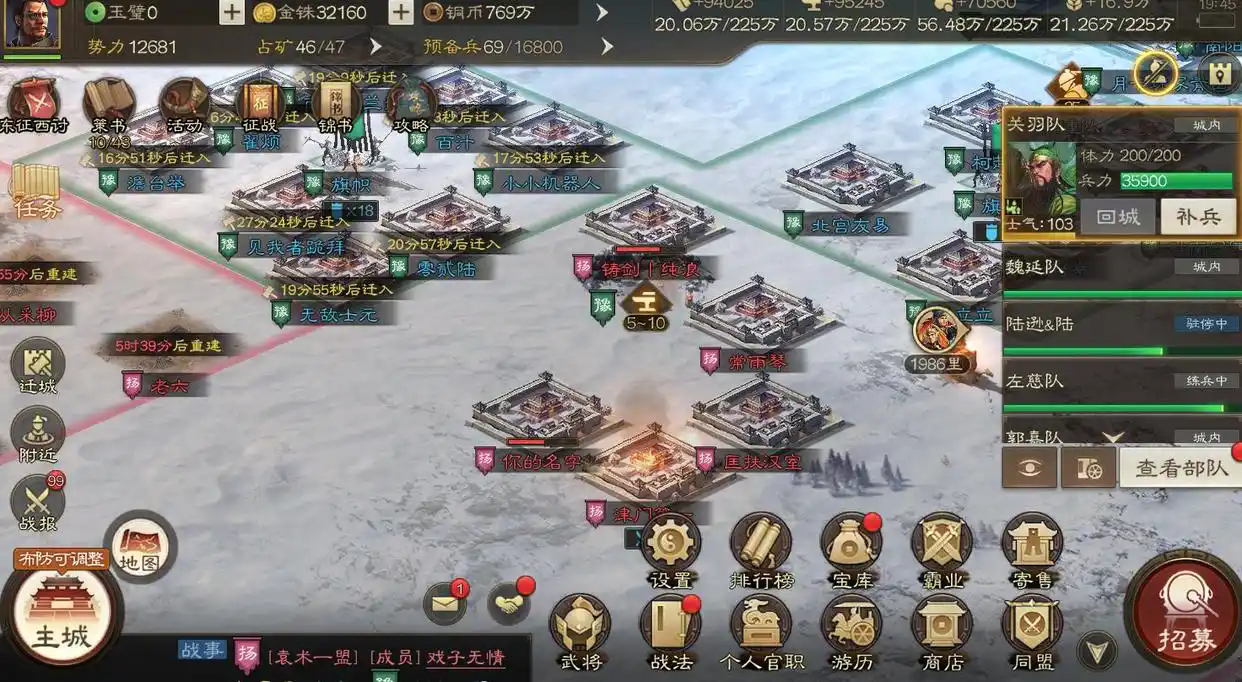Open the 寄售 consignment menu

pos(1031,546)
